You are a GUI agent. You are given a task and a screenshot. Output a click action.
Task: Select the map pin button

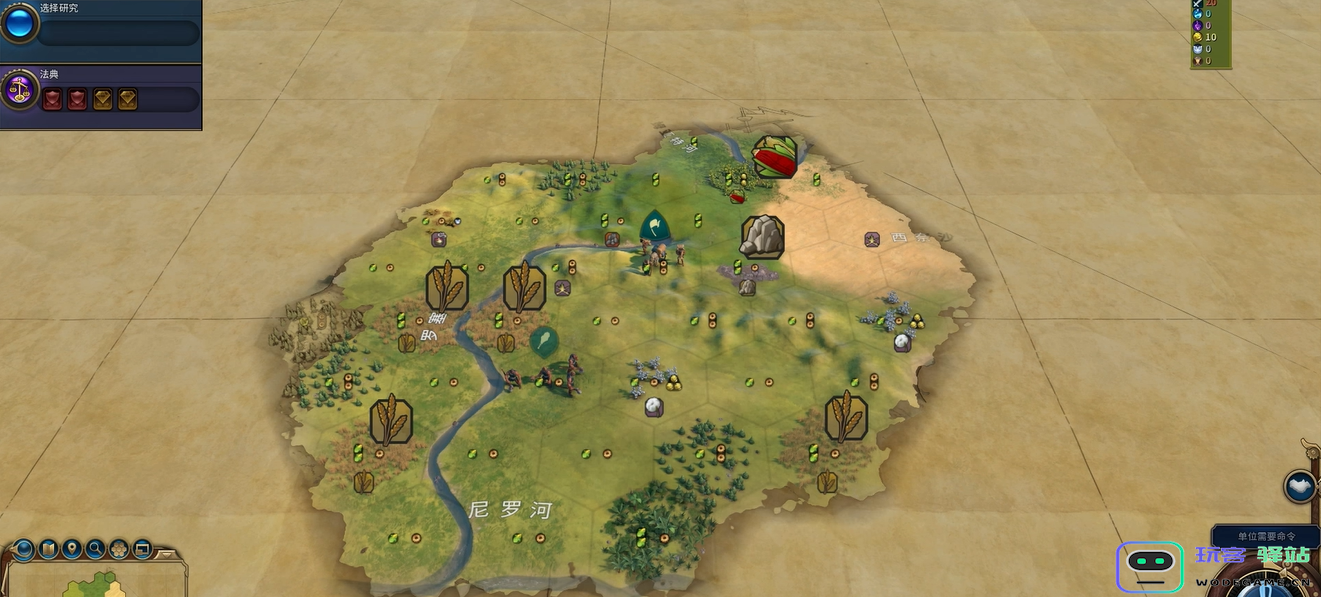pos(71,549)
